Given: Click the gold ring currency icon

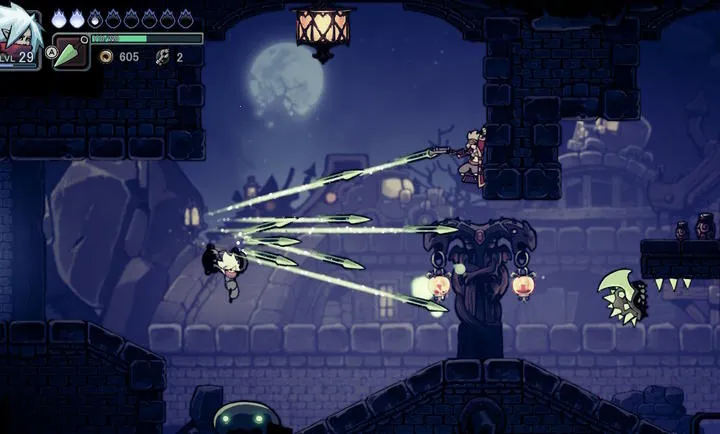Looking at the screenshot, I should pyautogui.click(x=106, y=57).
